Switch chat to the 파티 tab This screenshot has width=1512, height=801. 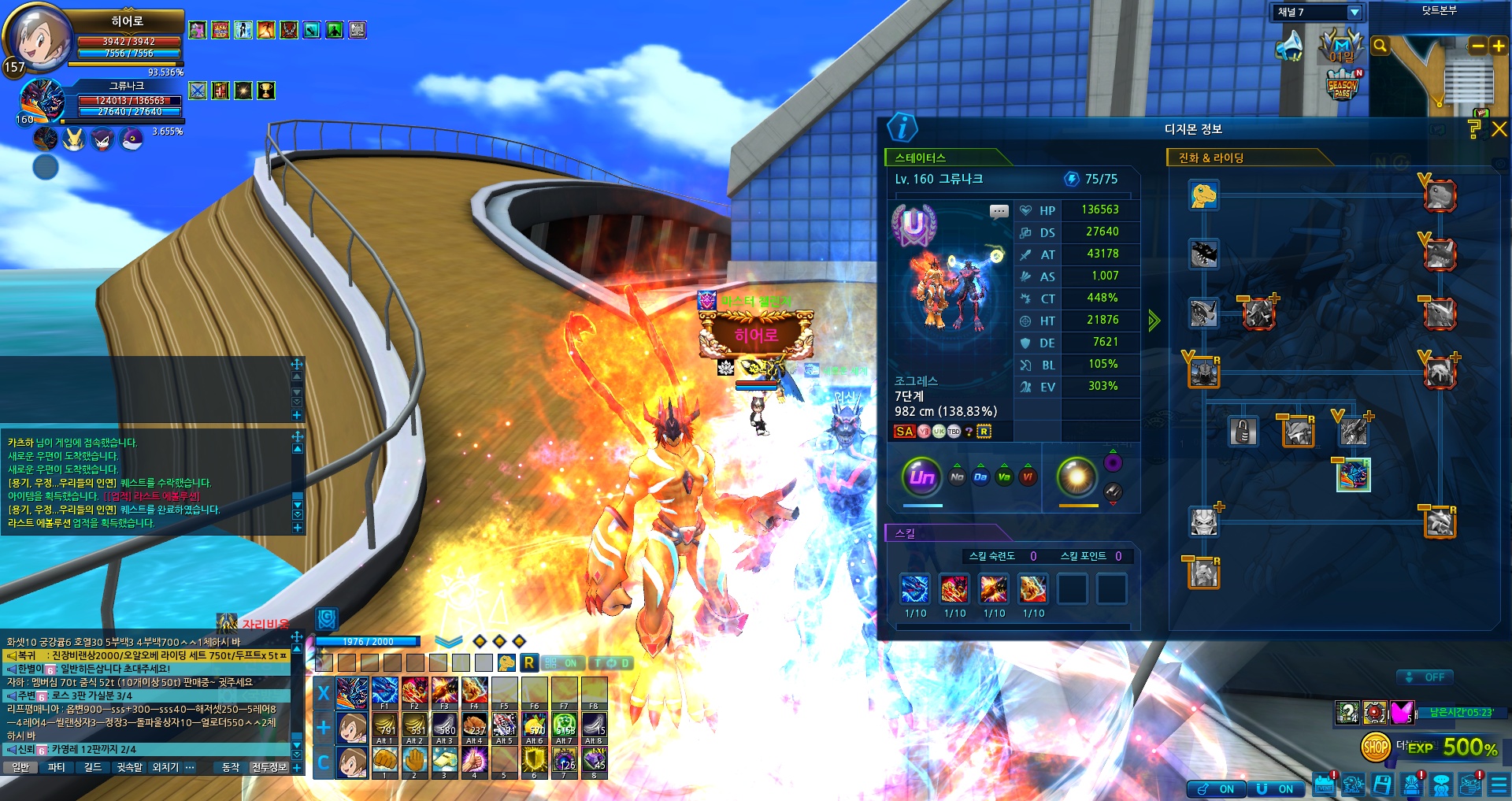tap(57, 767)
